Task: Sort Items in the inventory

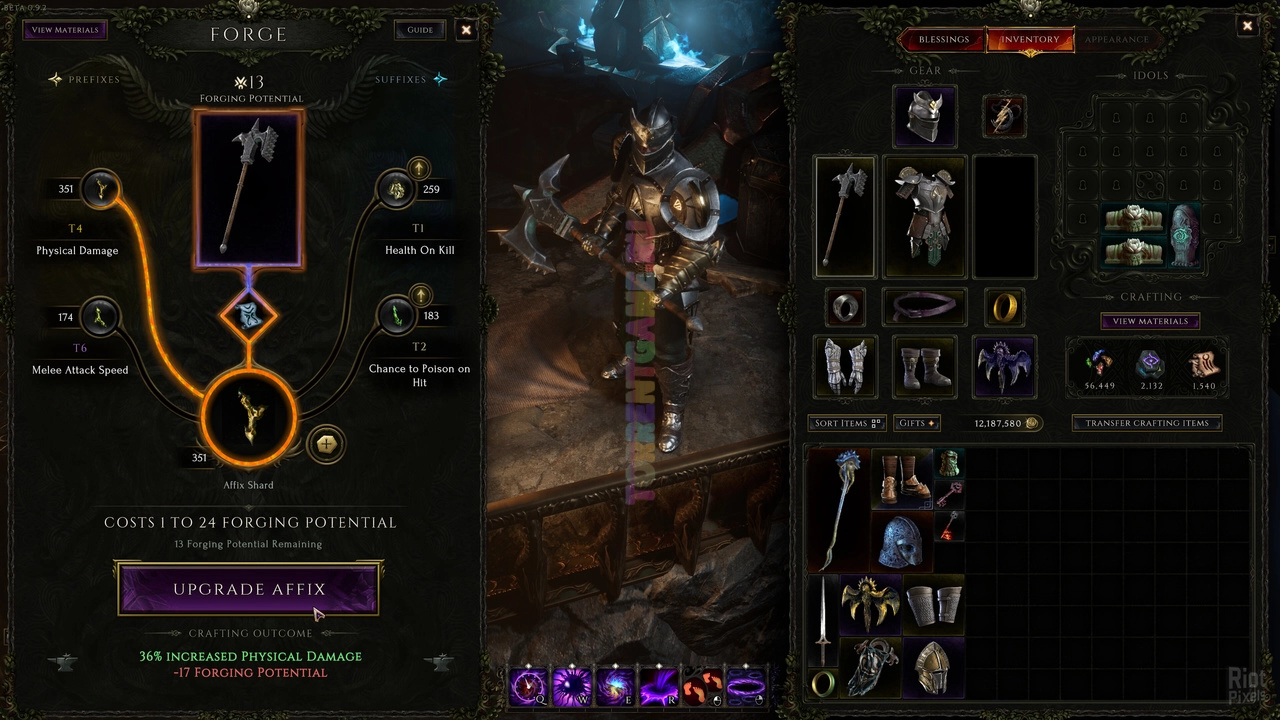Action: (x=847, y=423)
